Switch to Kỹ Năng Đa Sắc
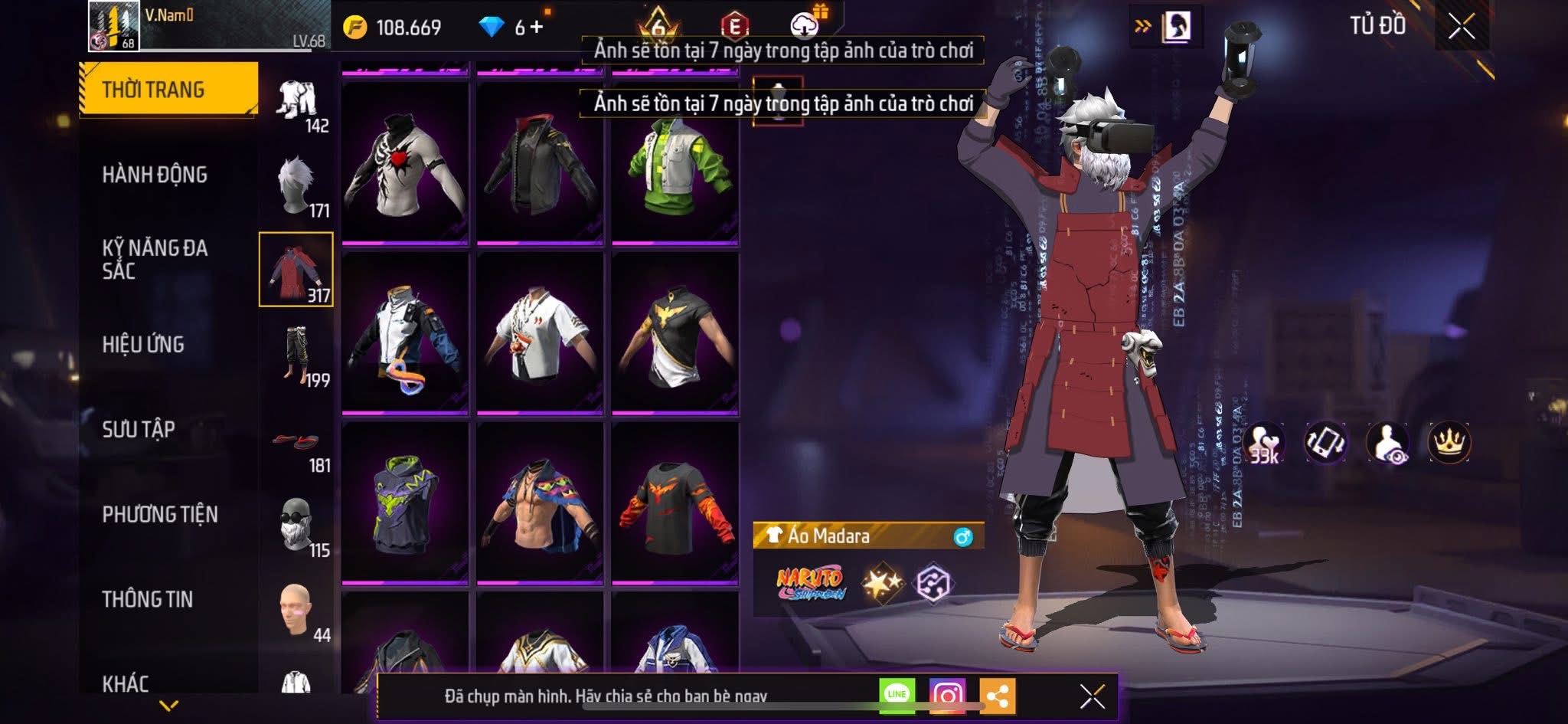The image size is (1568, 724). click(x=155, y=259)
